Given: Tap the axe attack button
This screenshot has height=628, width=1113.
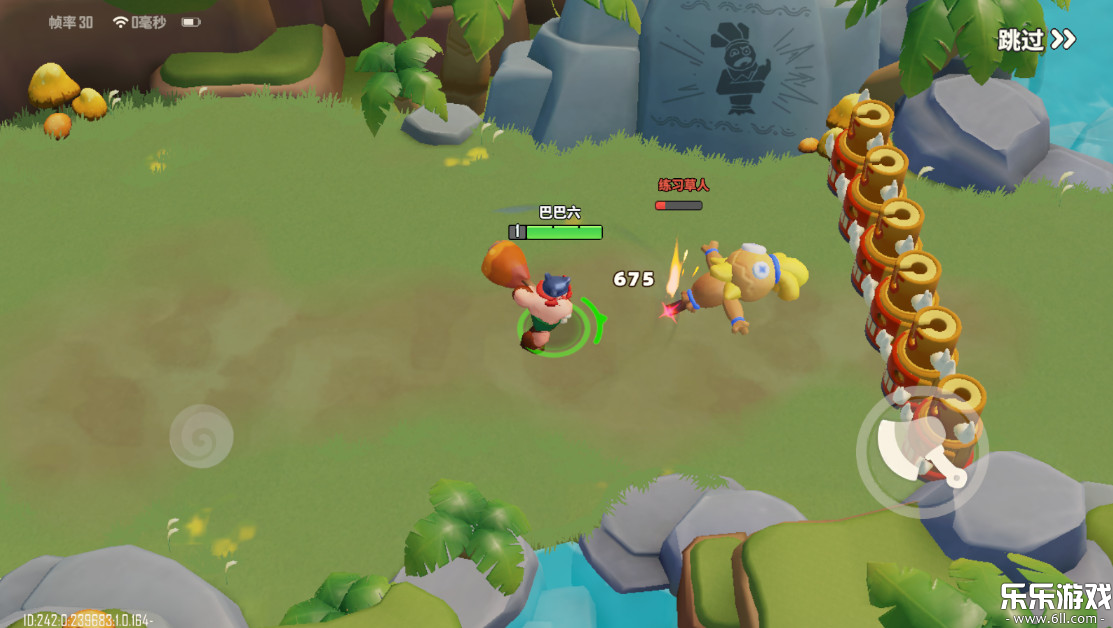Looking at the screenshot, I should coord(921,452).
